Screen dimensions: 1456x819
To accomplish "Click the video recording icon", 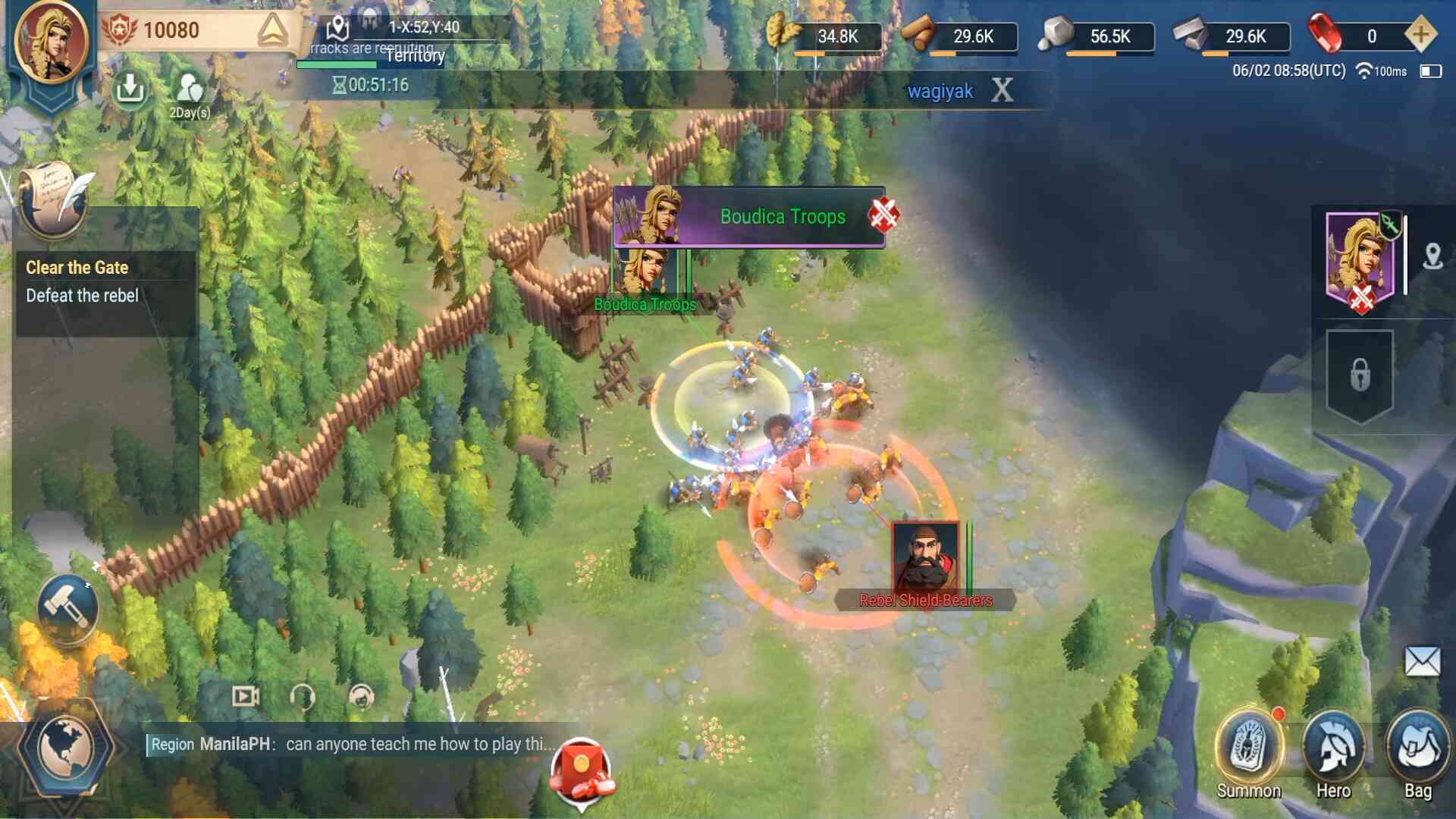I will pyautogui.click(x=245, y=696).
